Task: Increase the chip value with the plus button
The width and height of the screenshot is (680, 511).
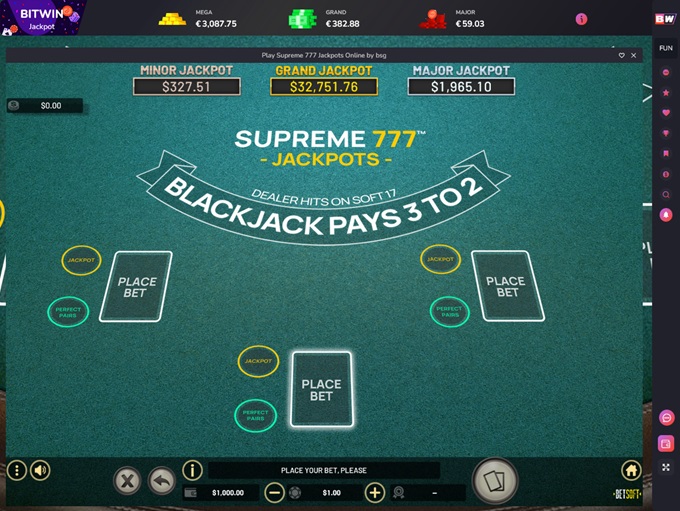Action: [374, 492]
